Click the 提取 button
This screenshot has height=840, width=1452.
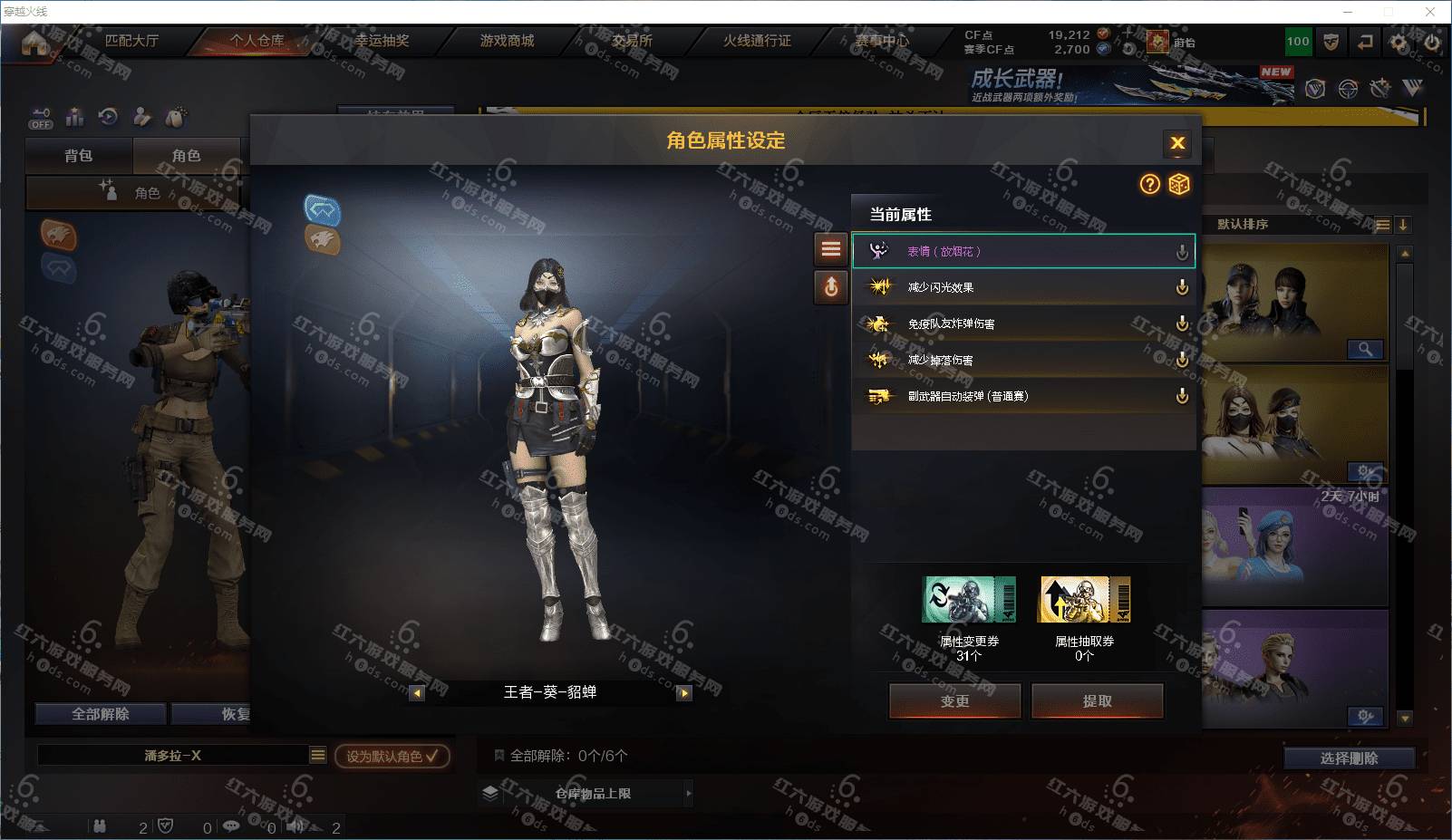point(1097,700)
